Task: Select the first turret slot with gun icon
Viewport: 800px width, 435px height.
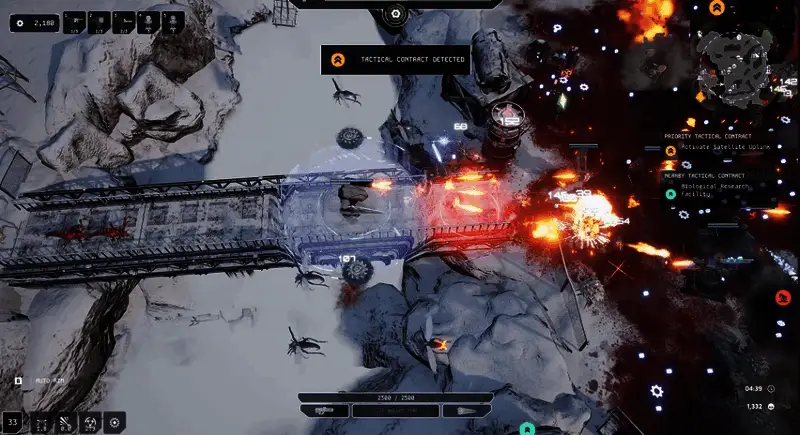Action: [77, 20]
